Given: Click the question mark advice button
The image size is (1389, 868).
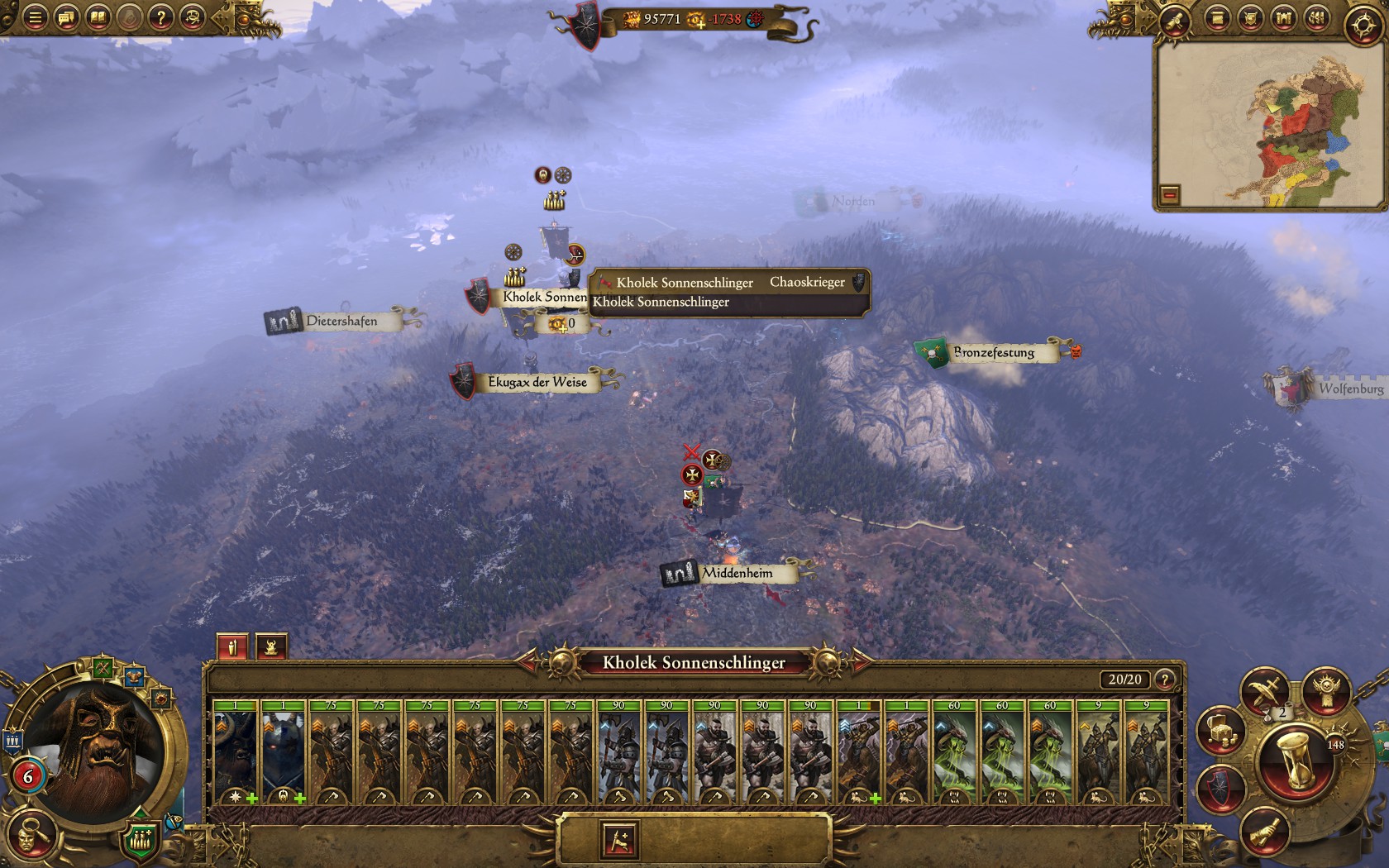Looking at the screenshot, I should 161,17.
